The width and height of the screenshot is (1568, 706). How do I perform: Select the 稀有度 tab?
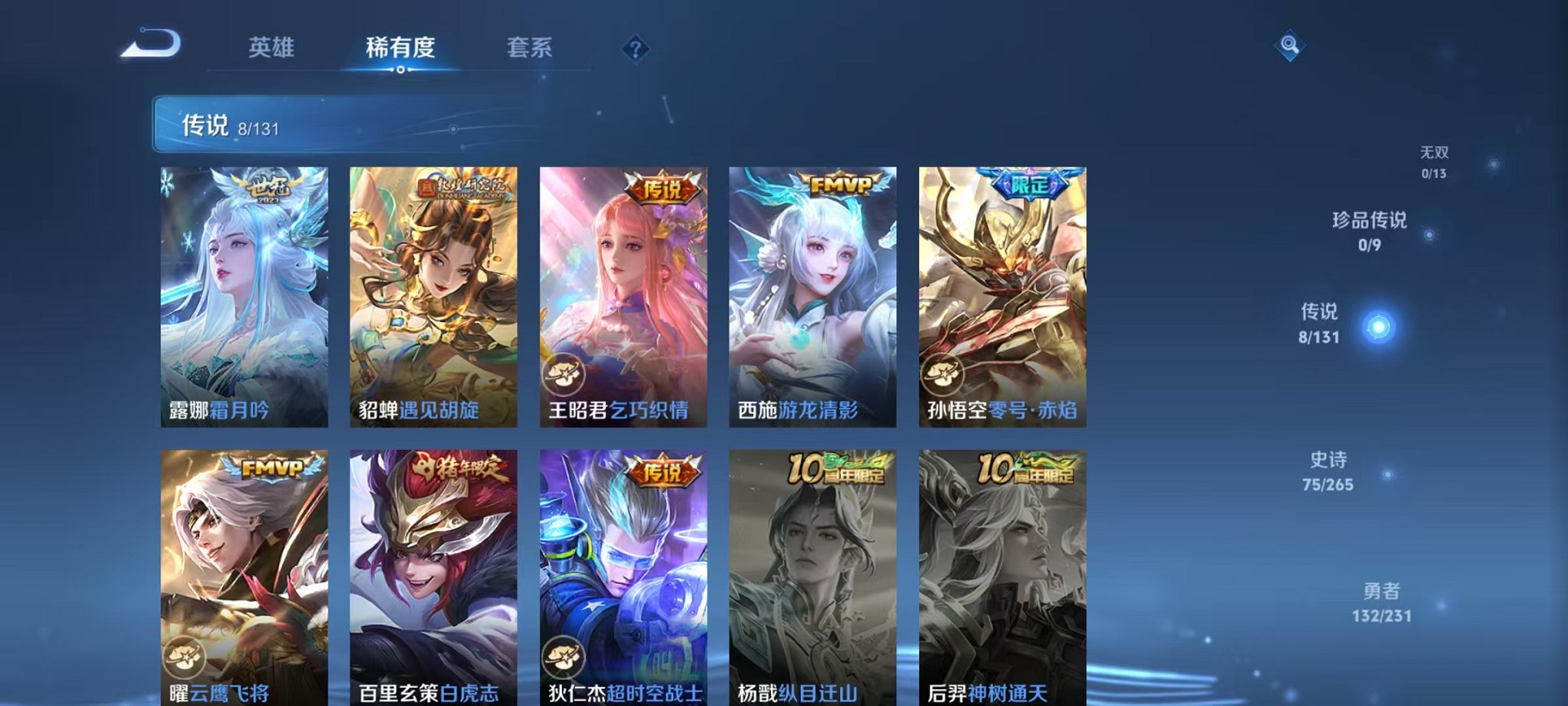click(x=400, y=48)
